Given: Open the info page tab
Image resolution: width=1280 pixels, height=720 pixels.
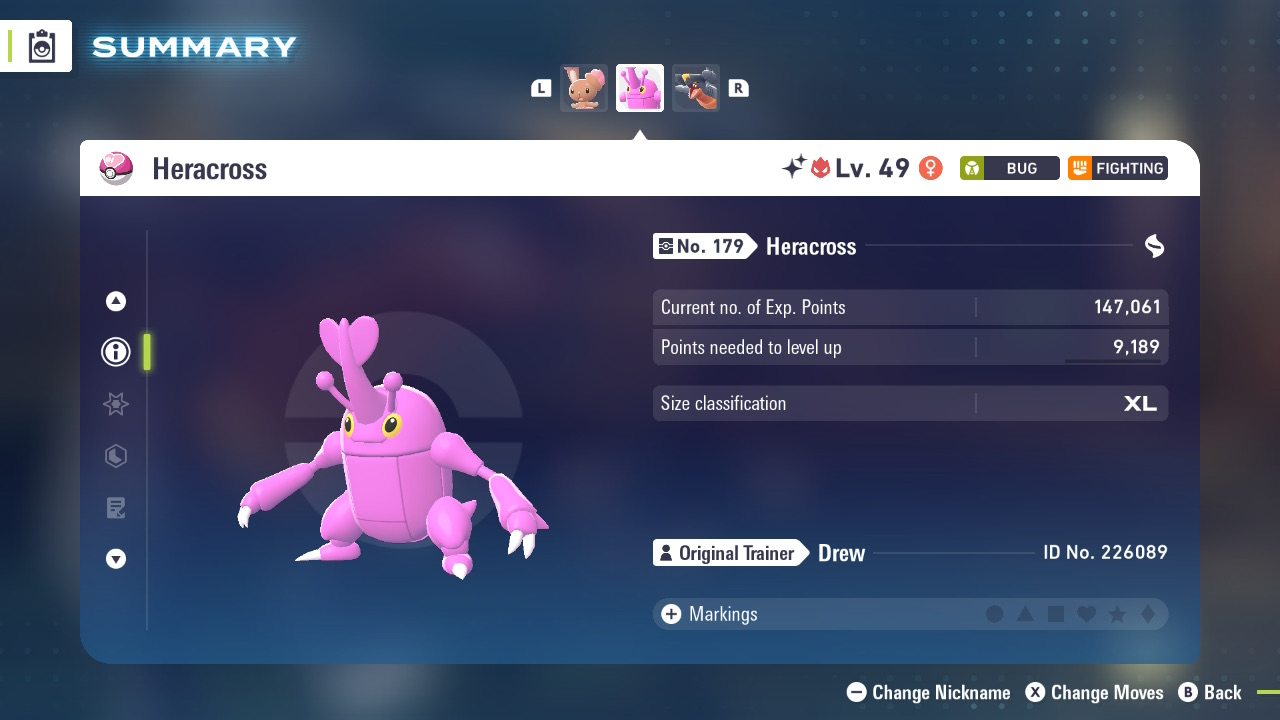Looking at the screenshot, I should point(116,352).
